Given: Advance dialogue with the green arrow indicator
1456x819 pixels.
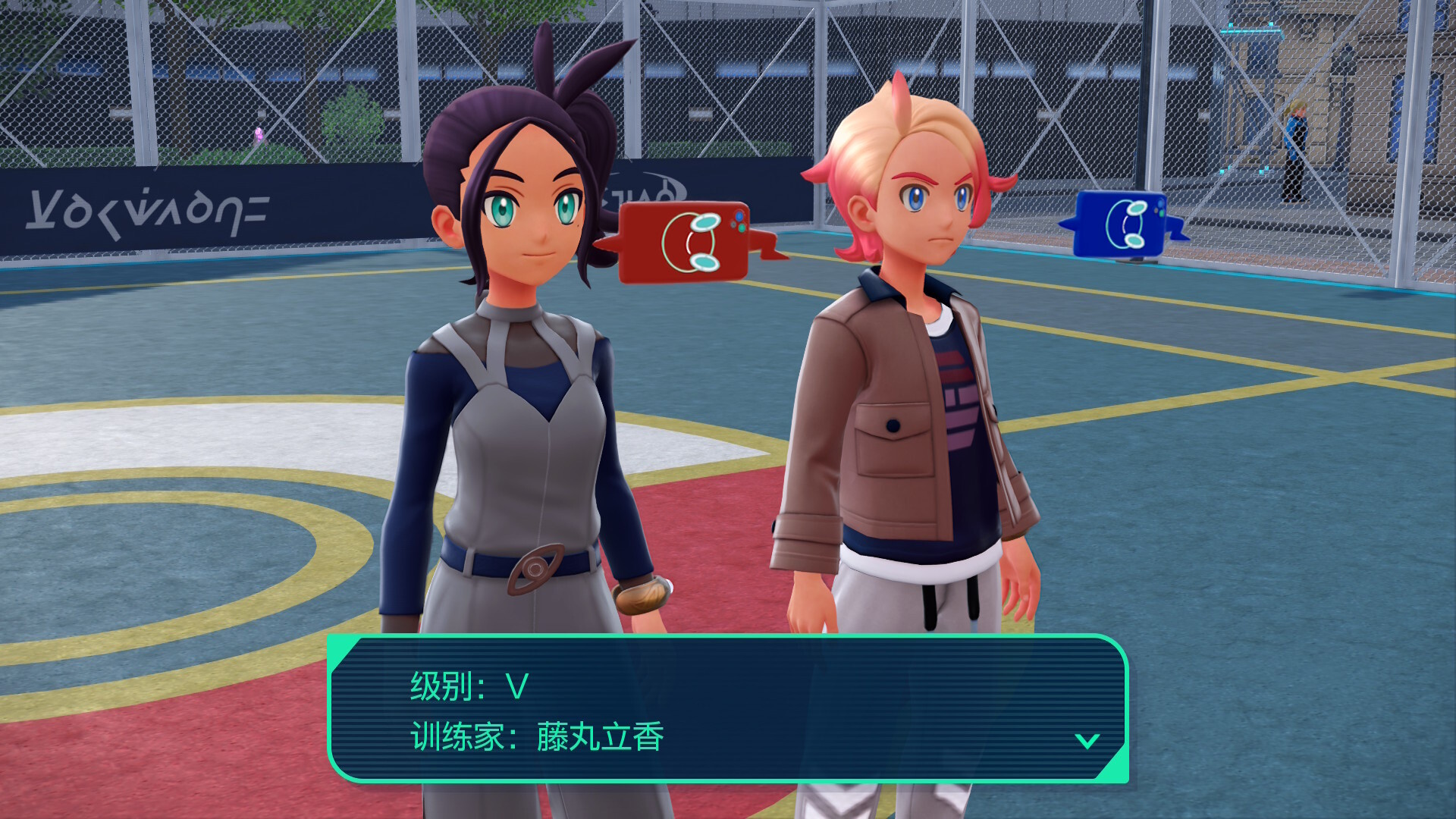Looking at the screenshot, I should pyautogui.click(x=1087, y=741).
